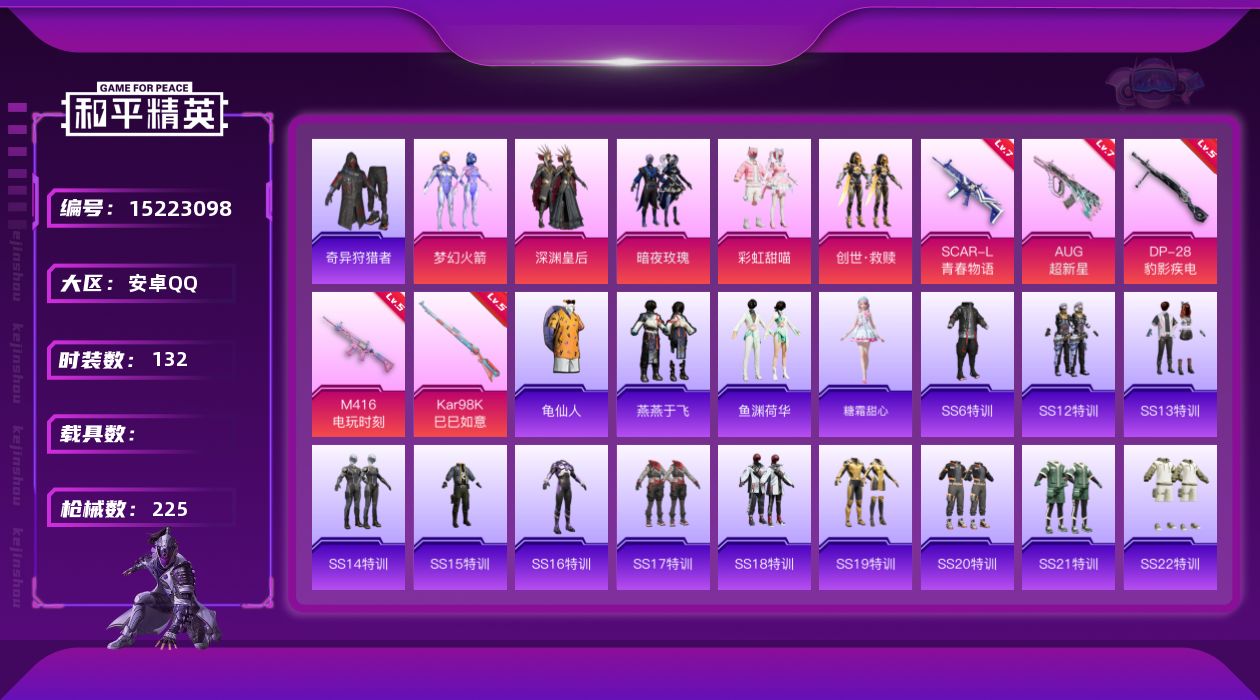Select the 龟仙人 shirt tile

(x=561, y=364)
